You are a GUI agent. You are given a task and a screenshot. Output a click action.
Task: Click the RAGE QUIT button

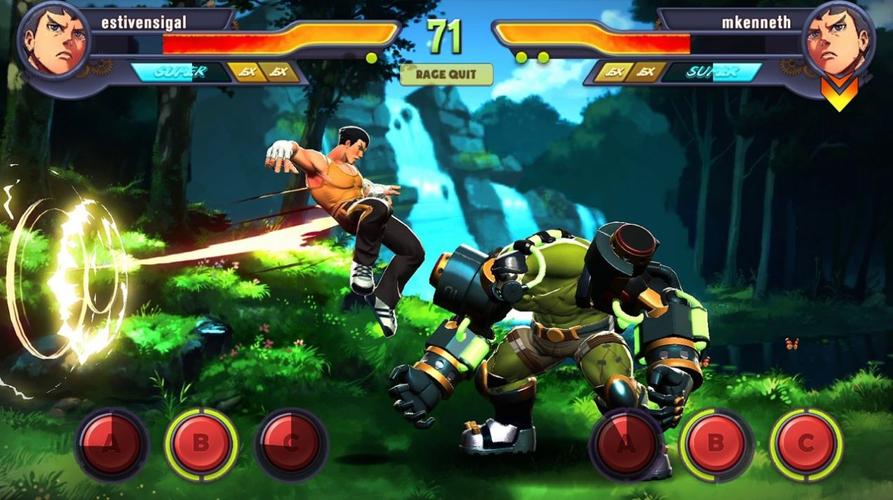(446, 75)
